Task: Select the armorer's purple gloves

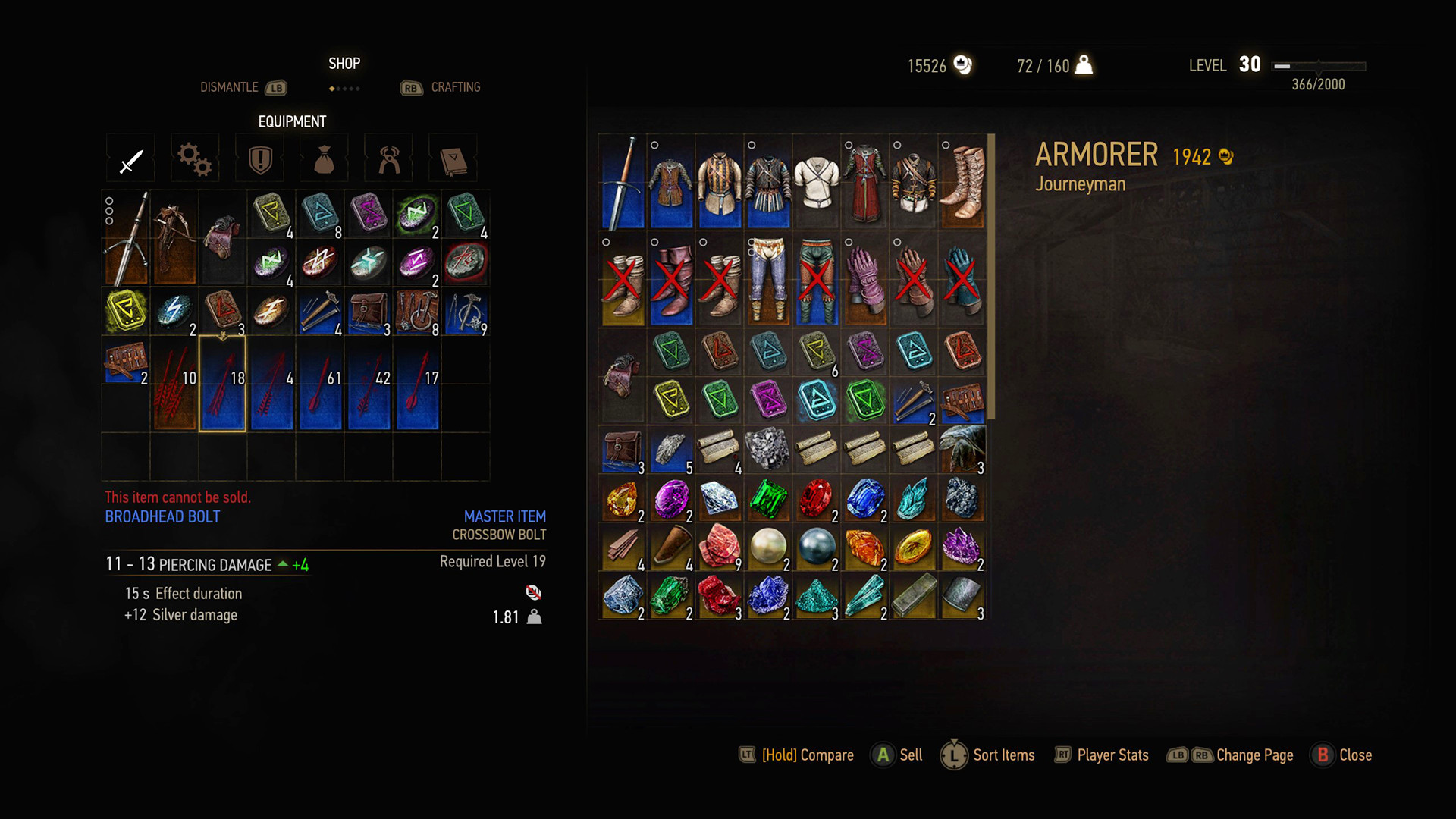Action: (864, 279)
